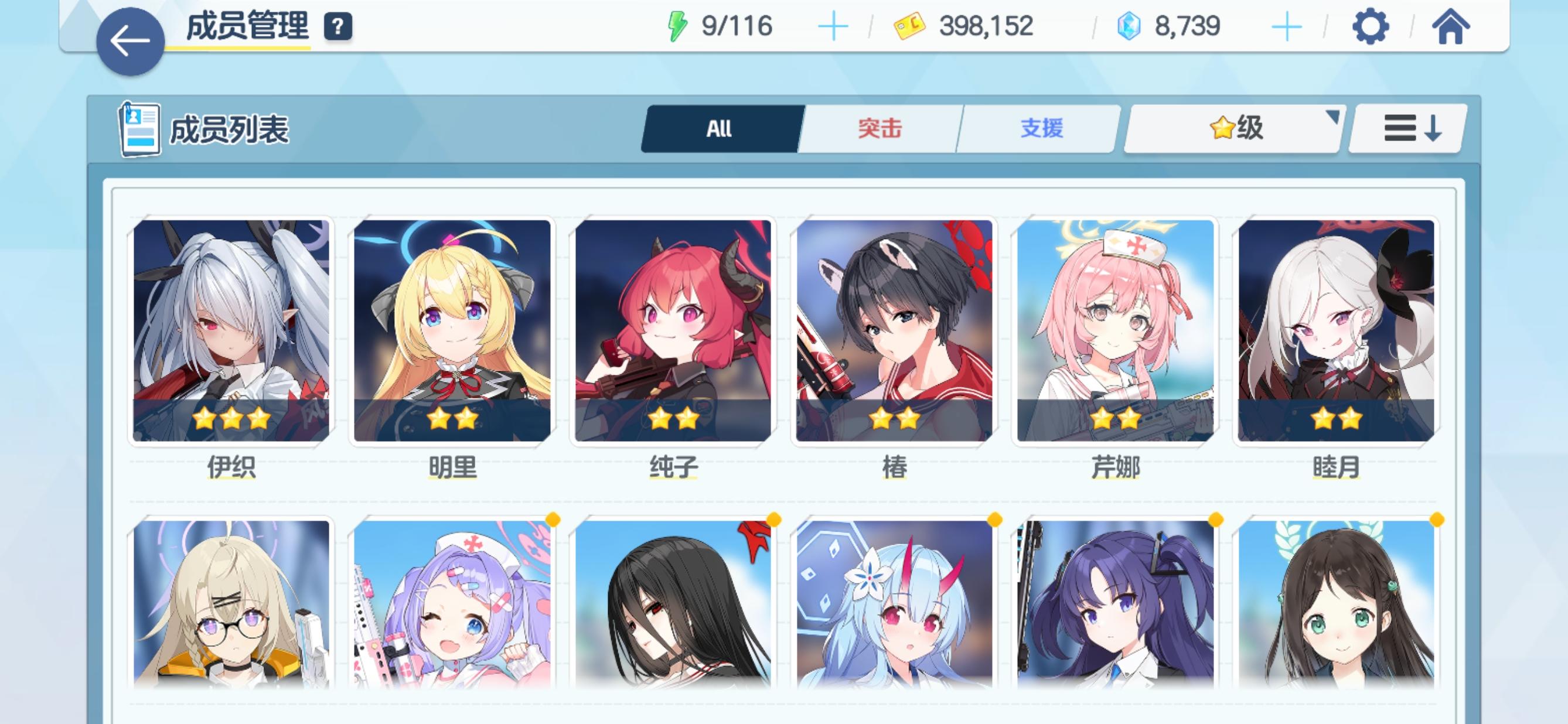Click the green energy lightning icon
This screenshot has width=1568, height=724.
click(677, 26)
